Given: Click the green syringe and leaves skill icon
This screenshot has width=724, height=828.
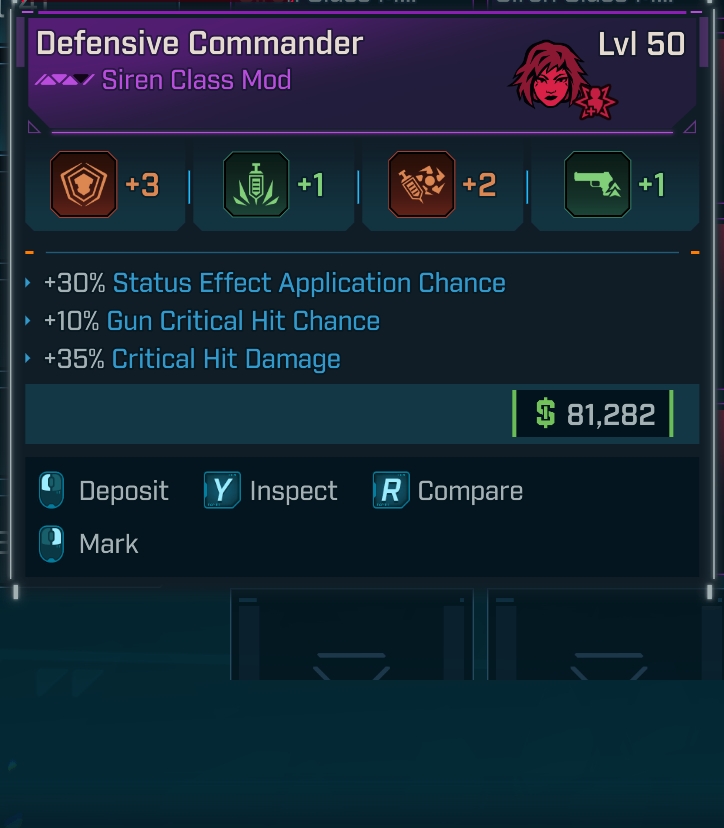Looking at the screenshot, I should 257,185.
